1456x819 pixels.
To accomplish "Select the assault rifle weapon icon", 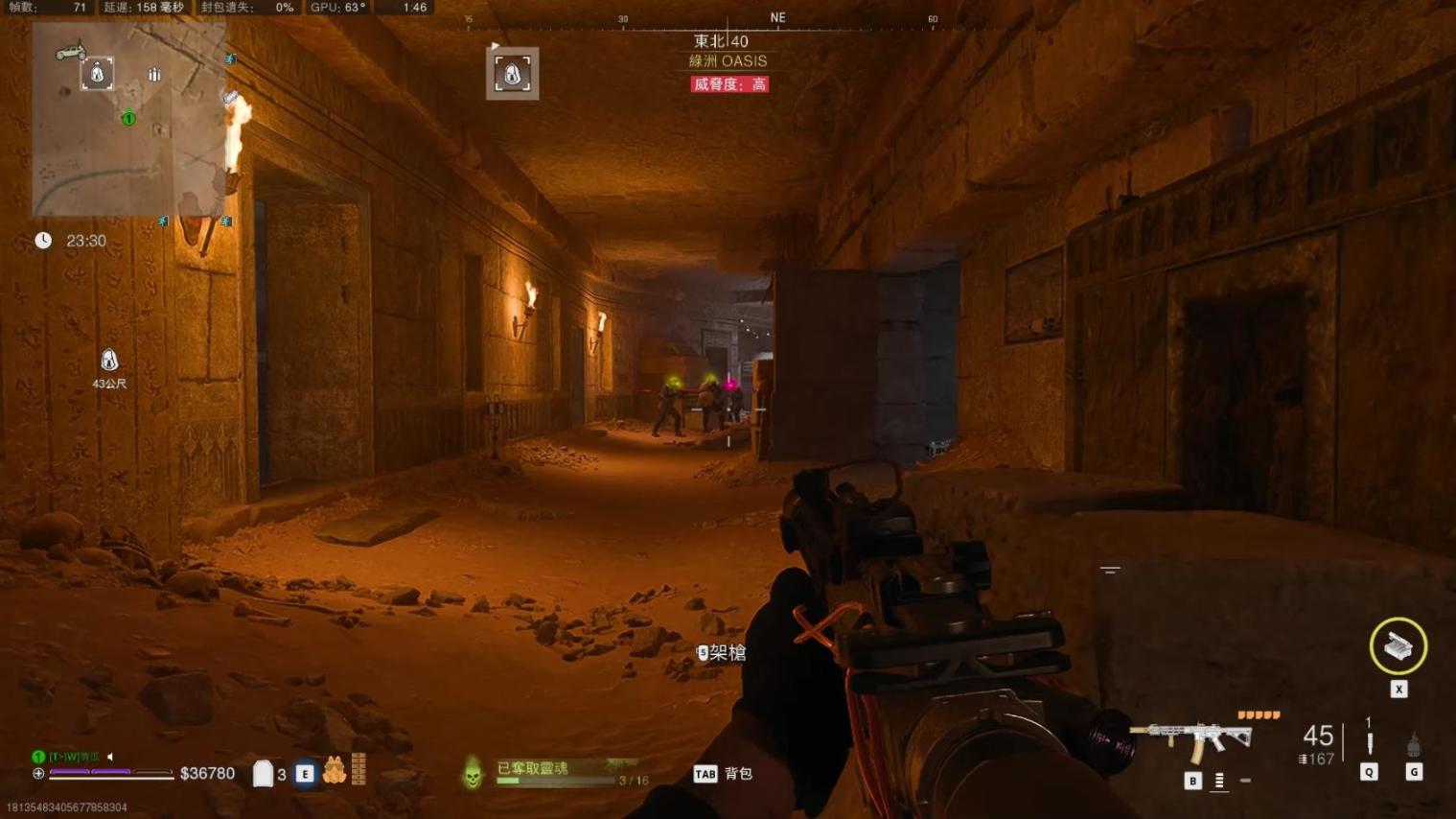I will (1191, 739).
